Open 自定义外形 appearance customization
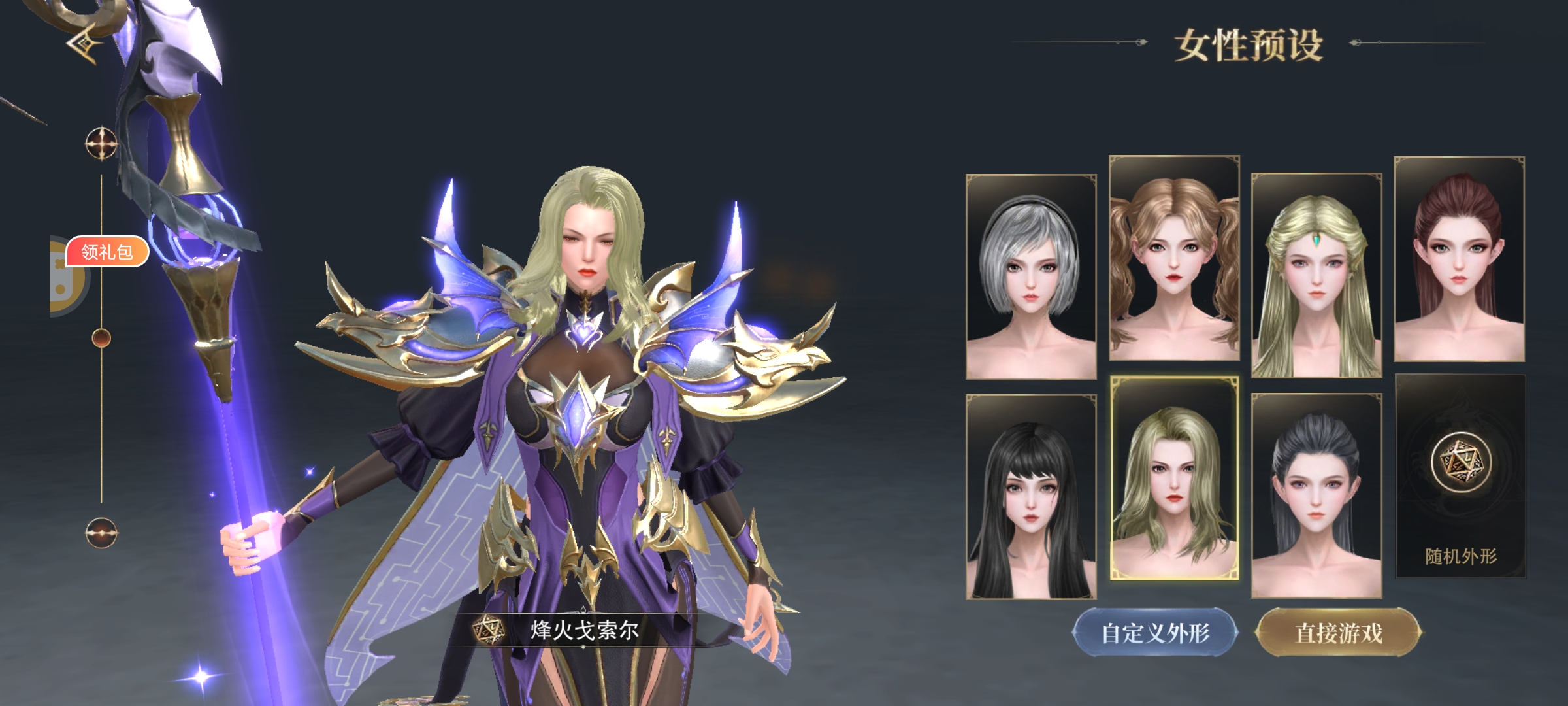 point(1155,633)
